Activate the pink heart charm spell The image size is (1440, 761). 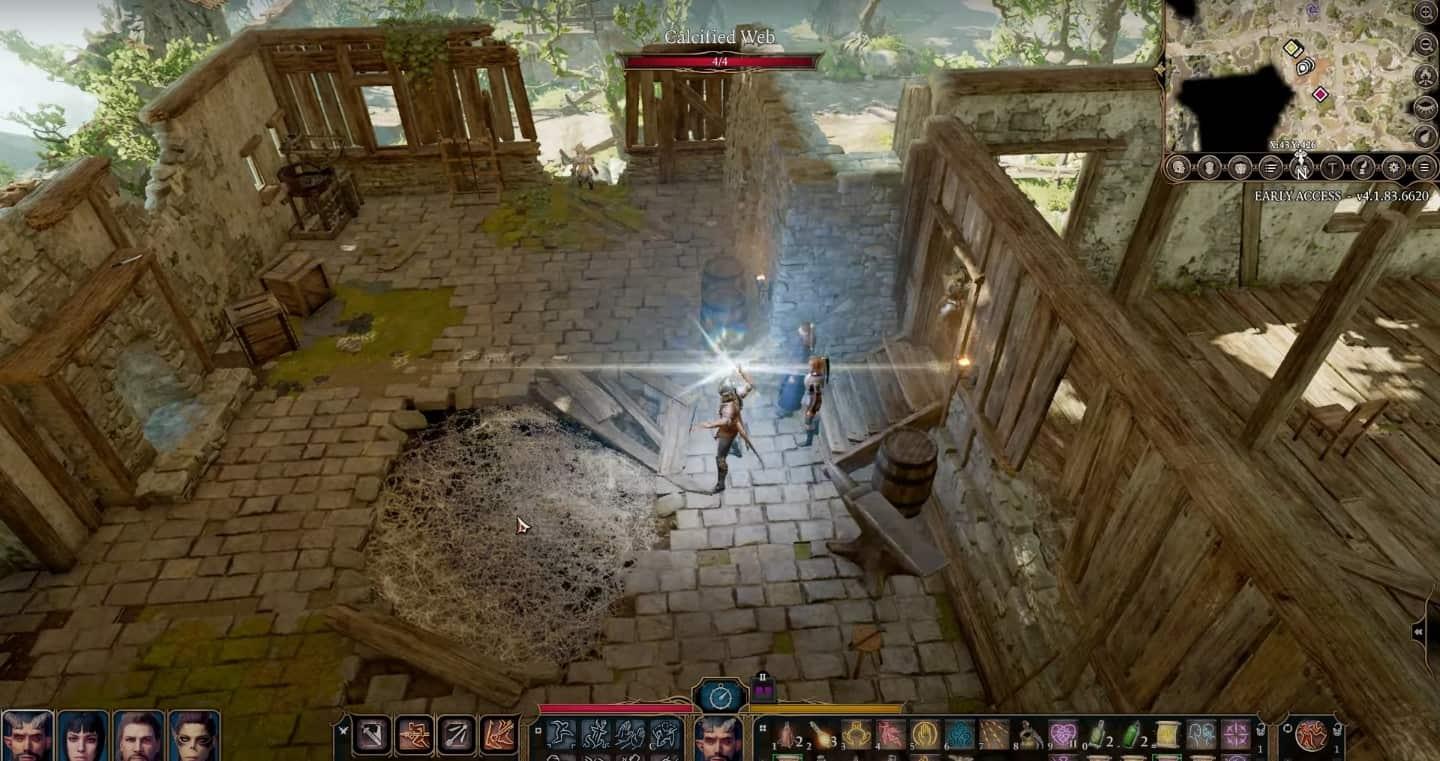pyautogui.click(x=1062, y=735)
